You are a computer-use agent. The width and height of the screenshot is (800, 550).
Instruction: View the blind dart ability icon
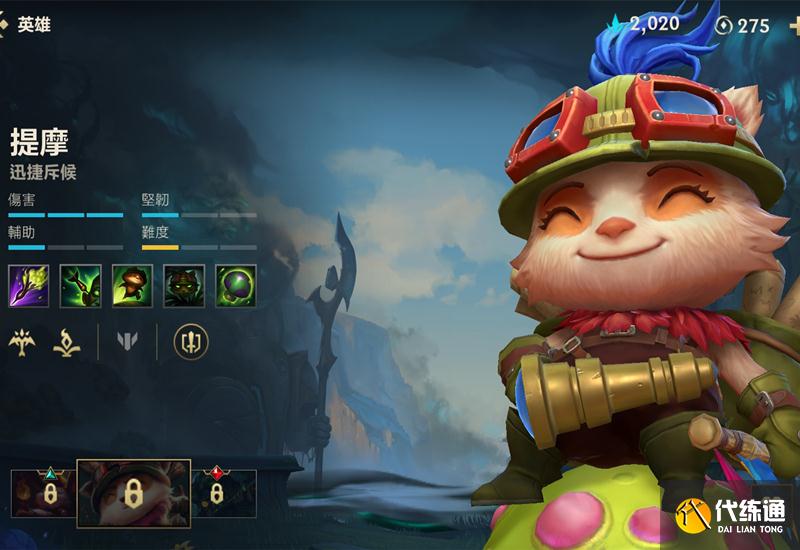[x=80, y=285]
